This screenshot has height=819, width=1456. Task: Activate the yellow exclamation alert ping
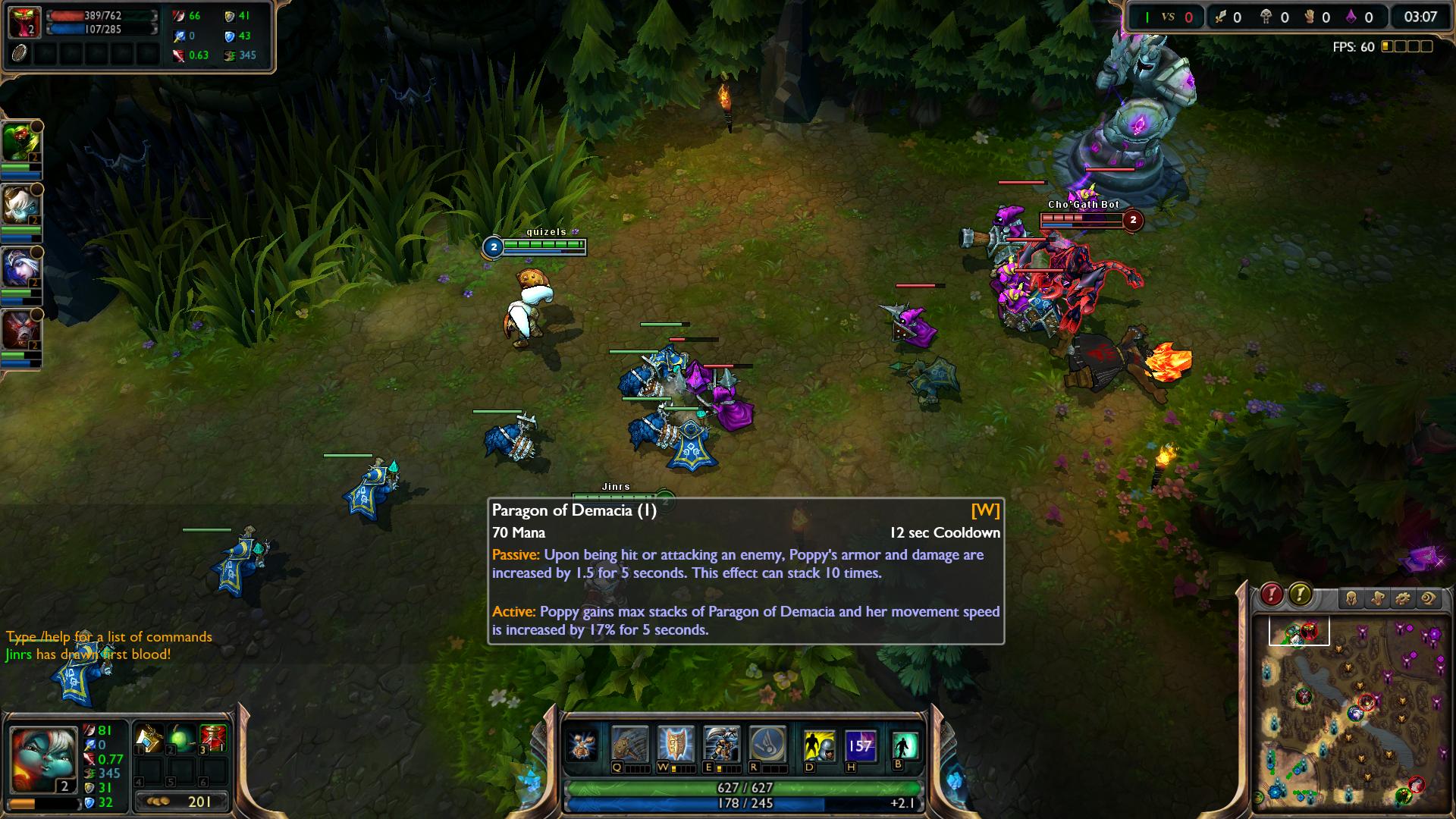[1300, 595]
